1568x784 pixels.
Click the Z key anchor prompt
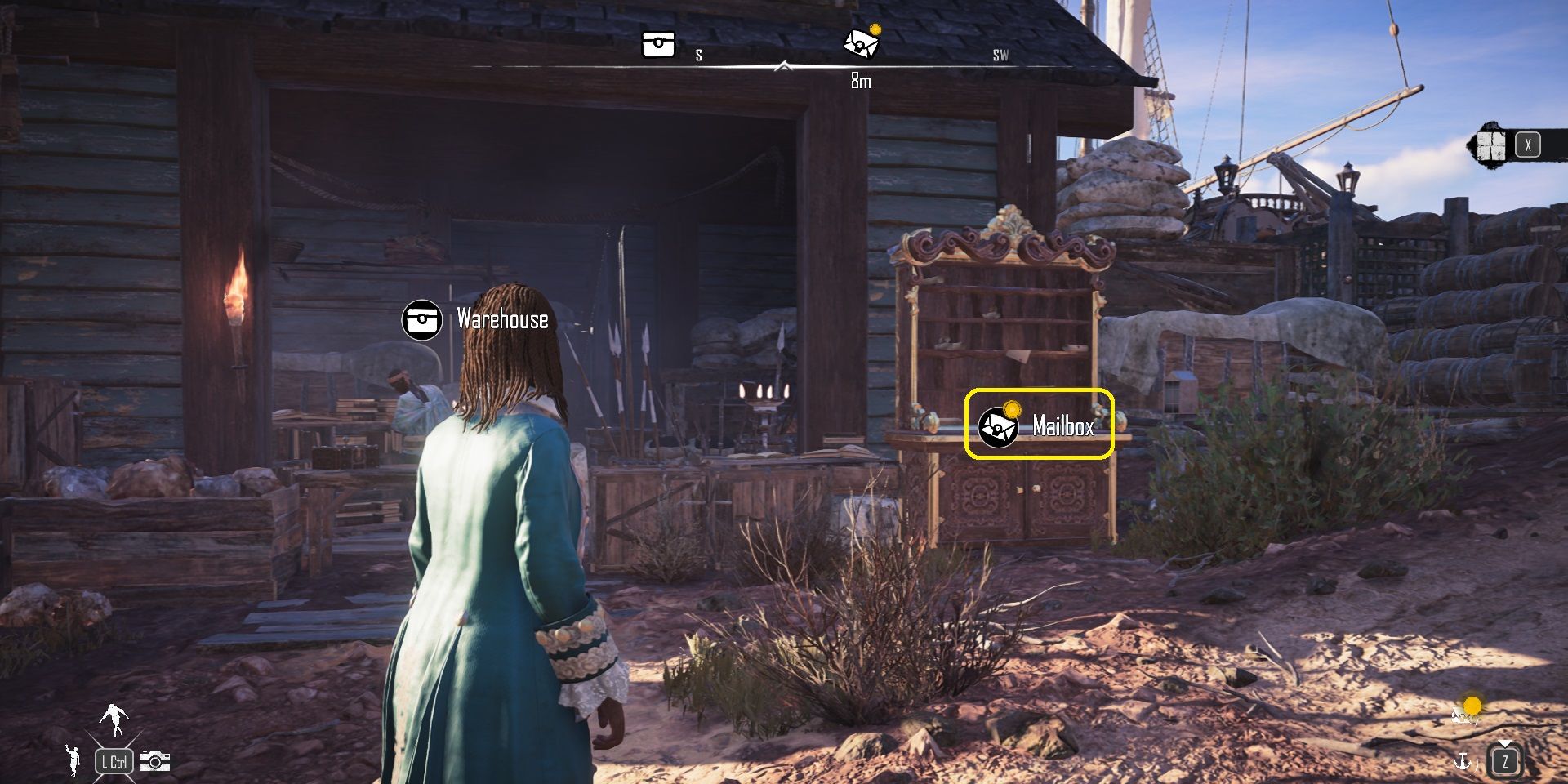(1506, 763)
